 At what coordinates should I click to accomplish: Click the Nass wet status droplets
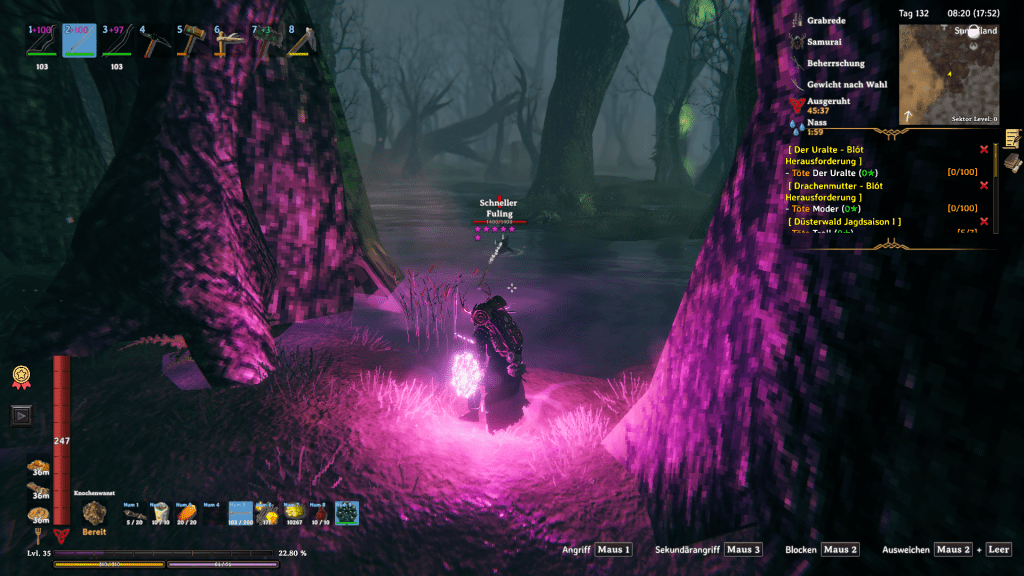[x=797, y=127]
